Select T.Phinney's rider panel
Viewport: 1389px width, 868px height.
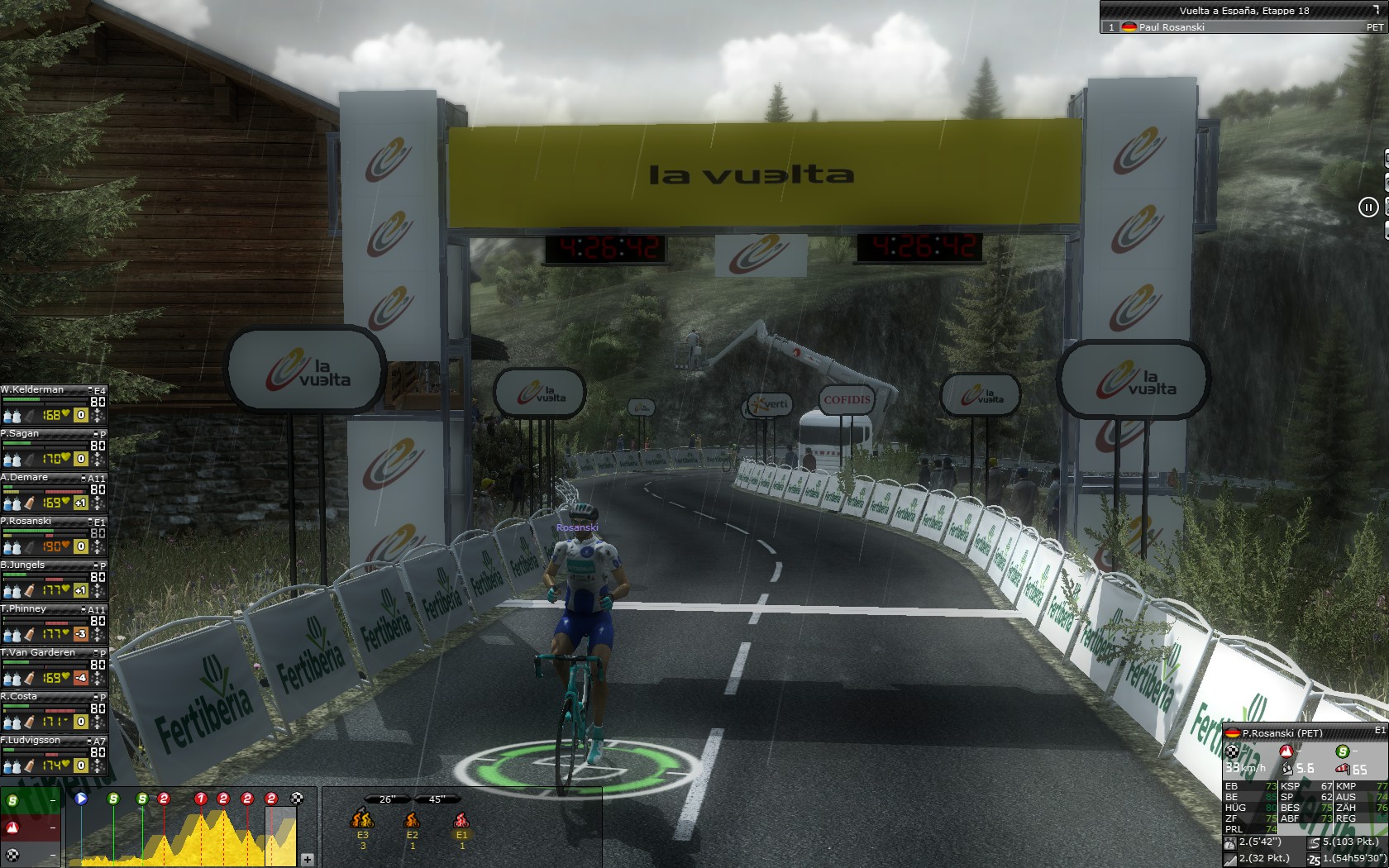tap(24, 608)
